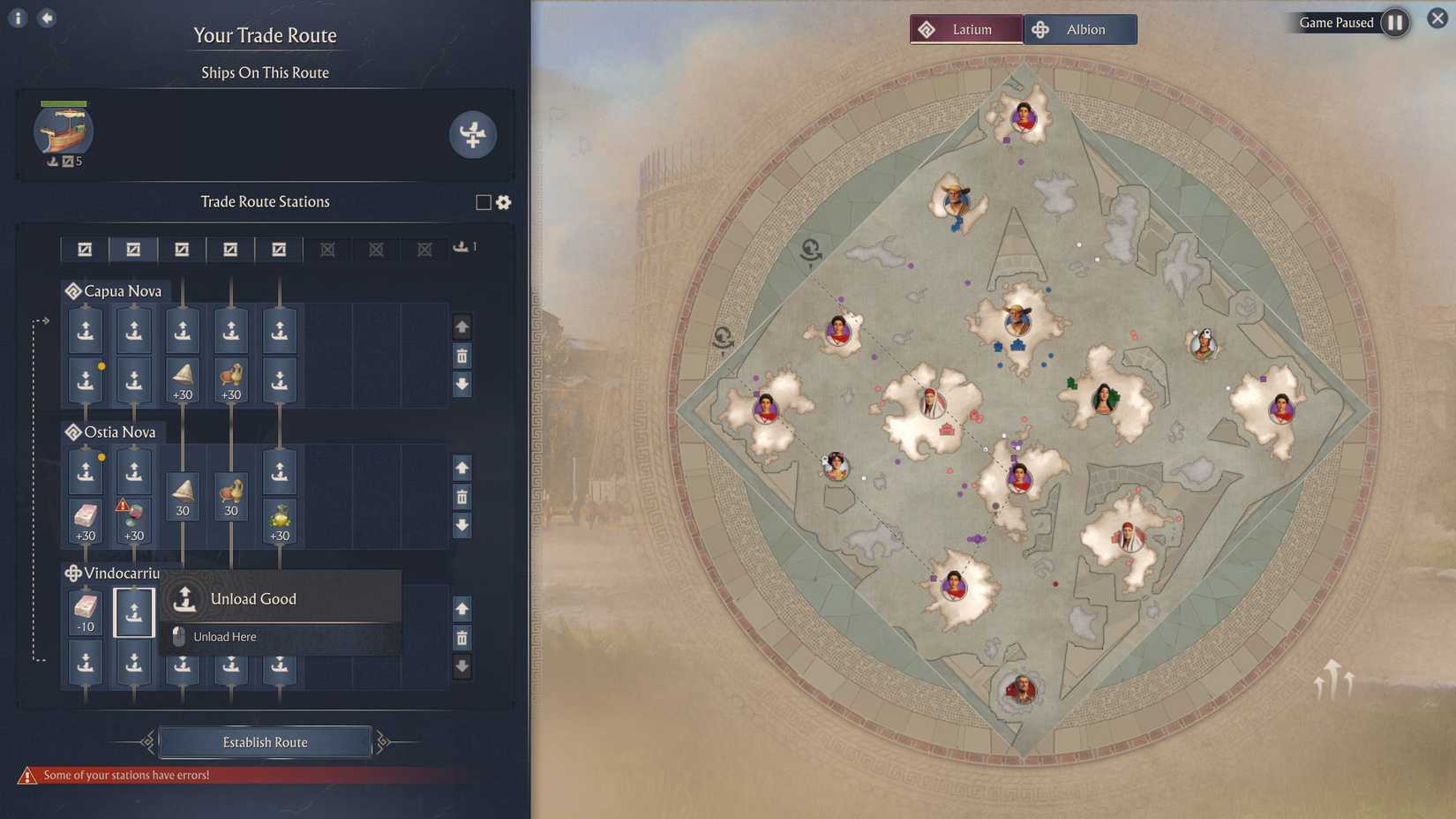Click the olive oil good with +30 at Ostia Nova
The width and height of the screenshot is (1456, 819).
[x=279, y=521]
